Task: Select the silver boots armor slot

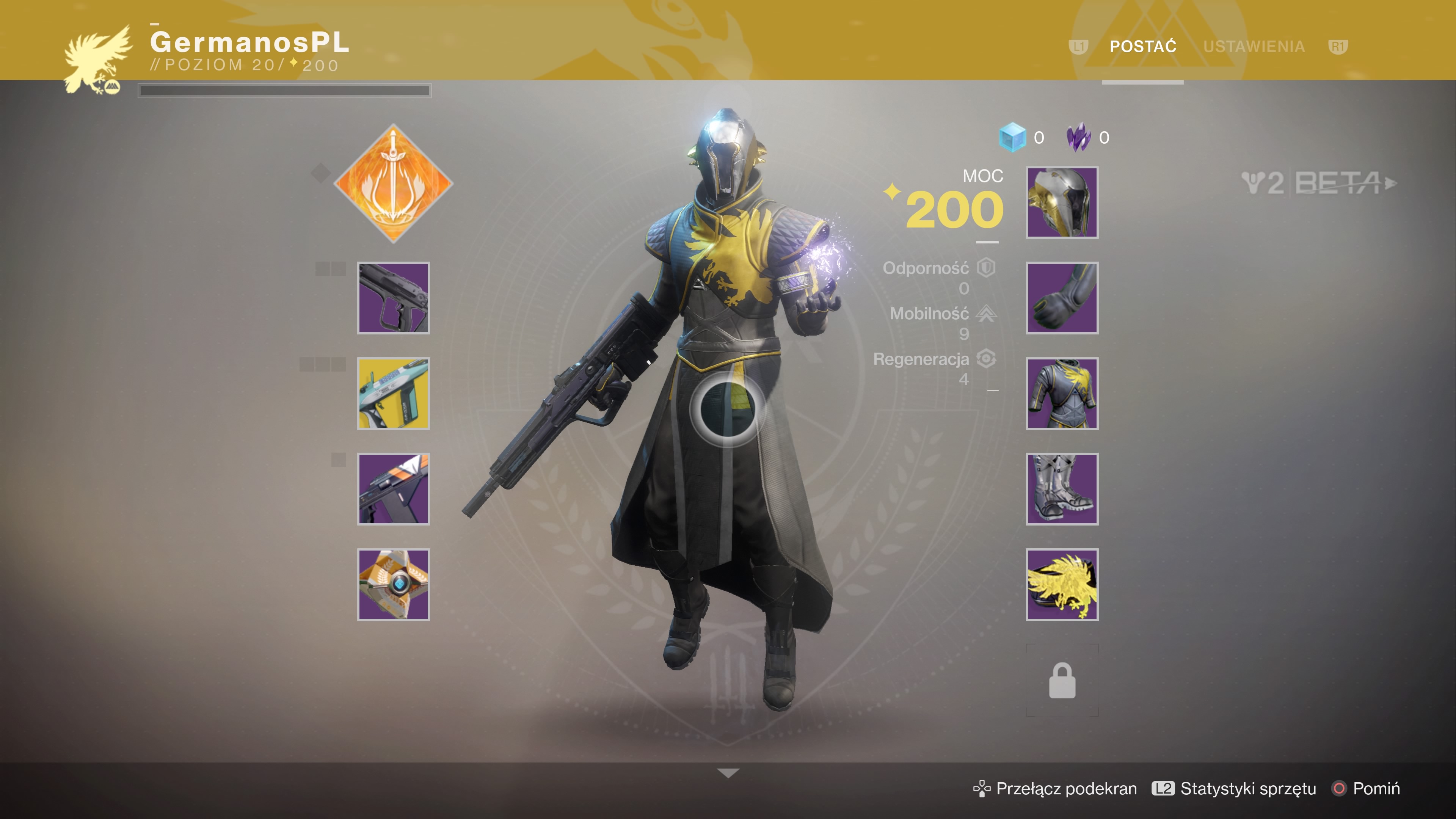Action: (1062, 489)
